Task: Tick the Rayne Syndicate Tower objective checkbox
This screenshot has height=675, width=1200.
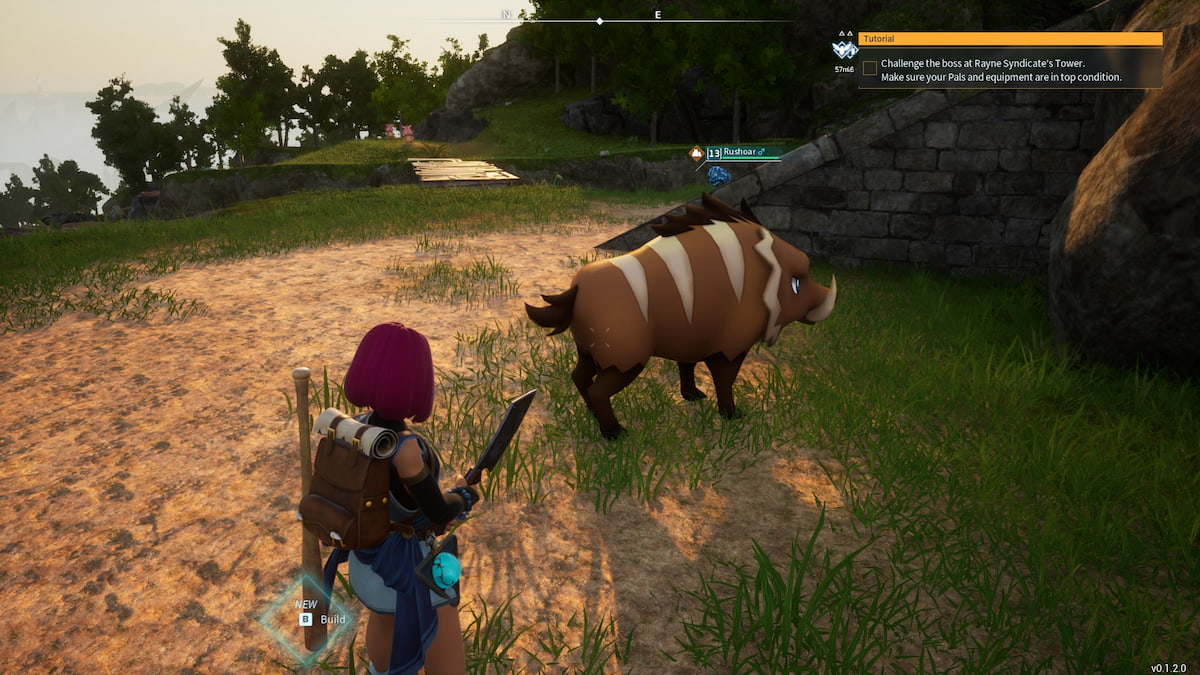Action: tap(870, 68)
